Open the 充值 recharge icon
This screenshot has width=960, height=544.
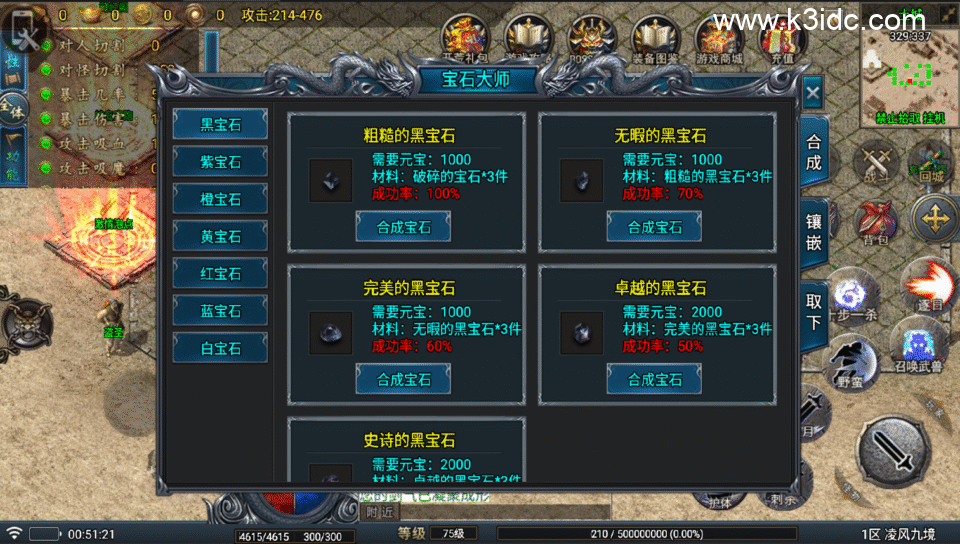click(781, 42)
